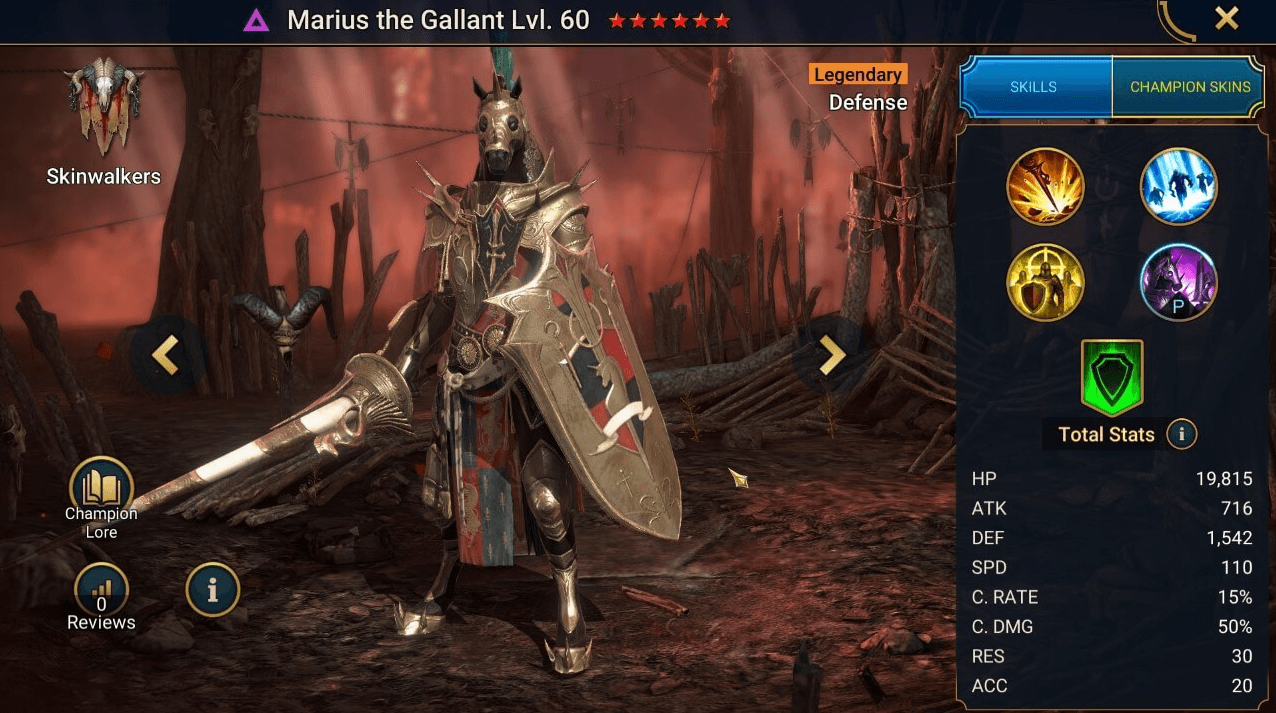Viewport: 1276px width, 713px height.
Task: Close the champion details screen
Action: [x=1226, y=18]
